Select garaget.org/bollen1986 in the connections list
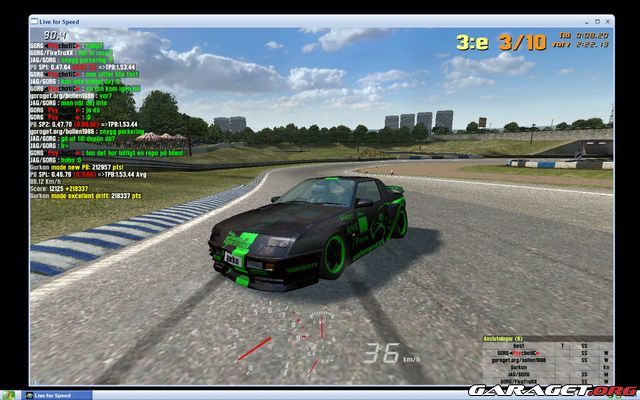Screen dimensions: 640x400 click(516, 359)
